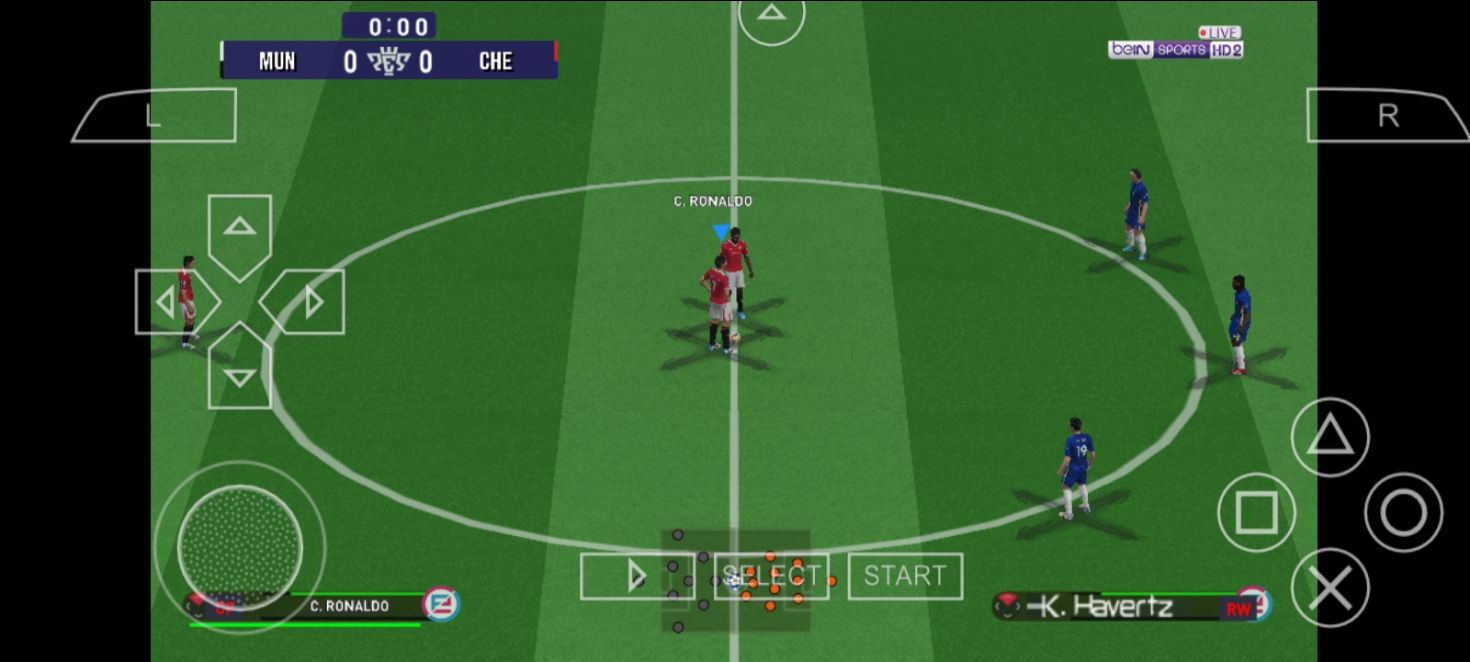This screenshot has width=1470, height=662.
Task: Open the emulator menu via top arrow
Action: click(x=771, y=16)
